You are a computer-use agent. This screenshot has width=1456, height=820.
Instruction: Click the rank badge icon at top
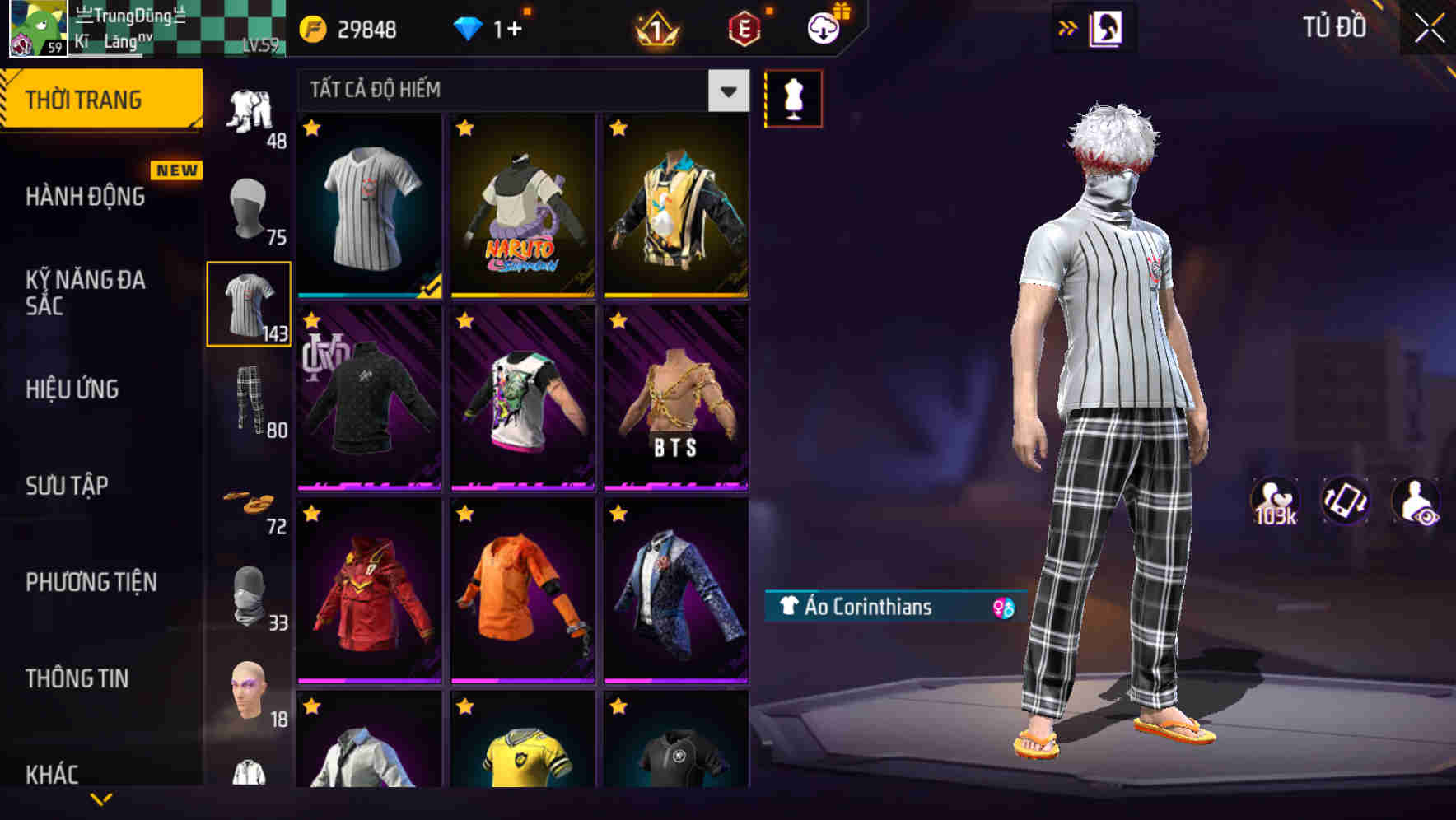[x=655, y=30]
